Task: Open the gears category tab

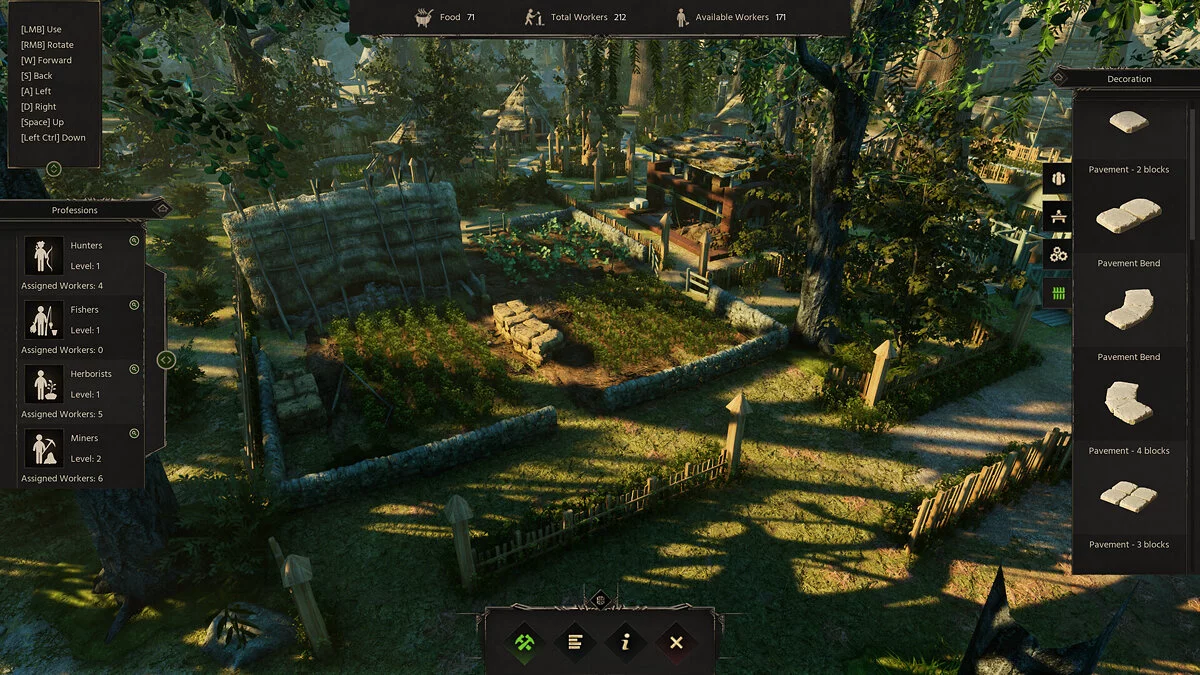Action: (1058, 254)
